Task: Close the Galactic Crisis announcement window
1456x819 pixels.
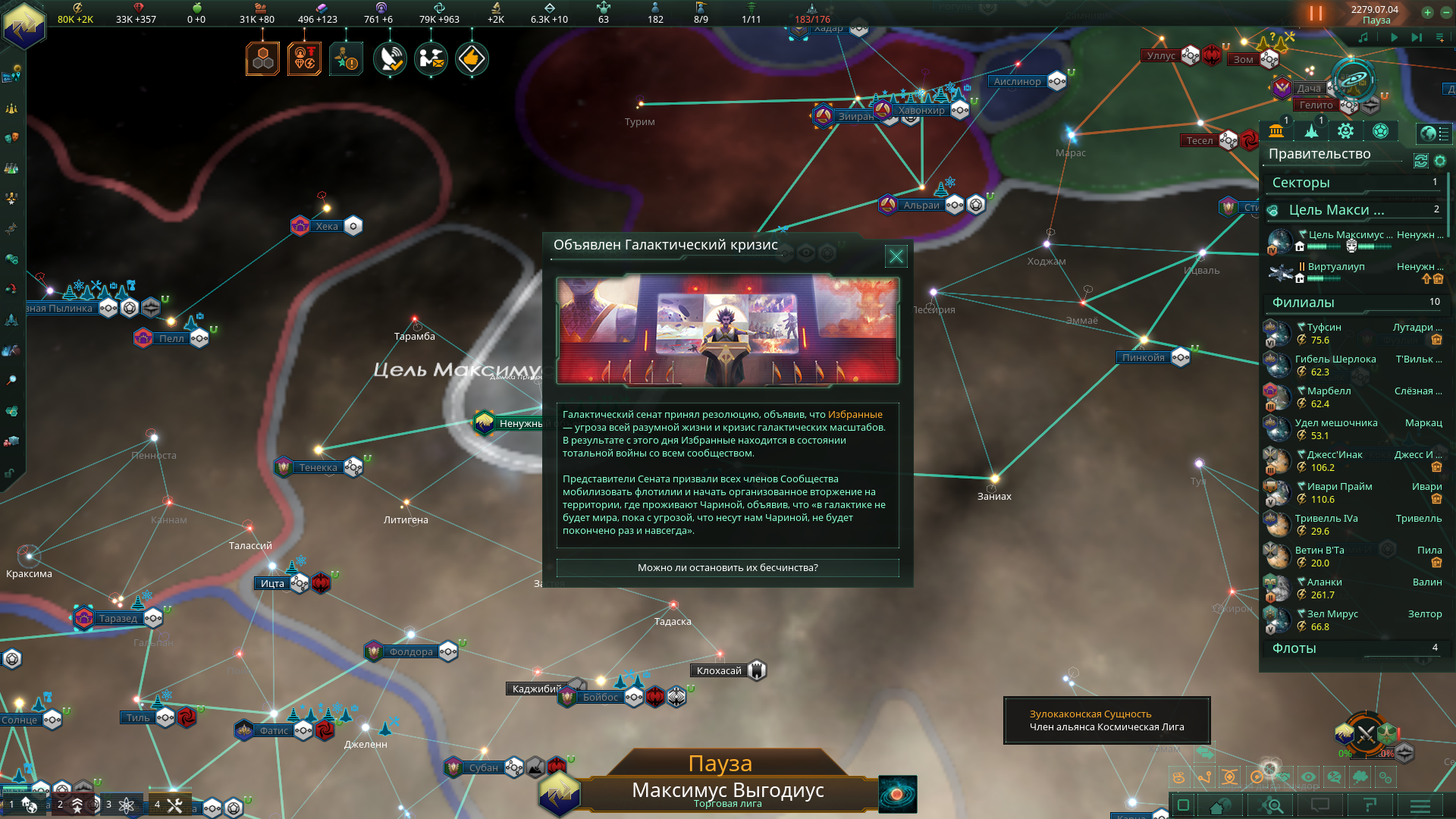Action: click(896, 256)
